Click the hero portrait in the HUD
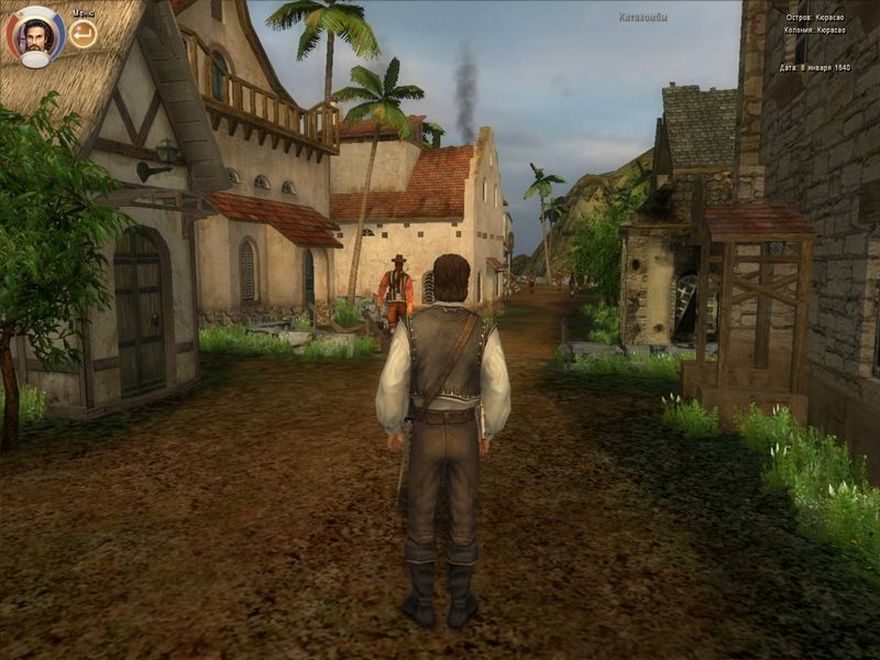Viewport: 880px width, 660px height. click(36, 36)
